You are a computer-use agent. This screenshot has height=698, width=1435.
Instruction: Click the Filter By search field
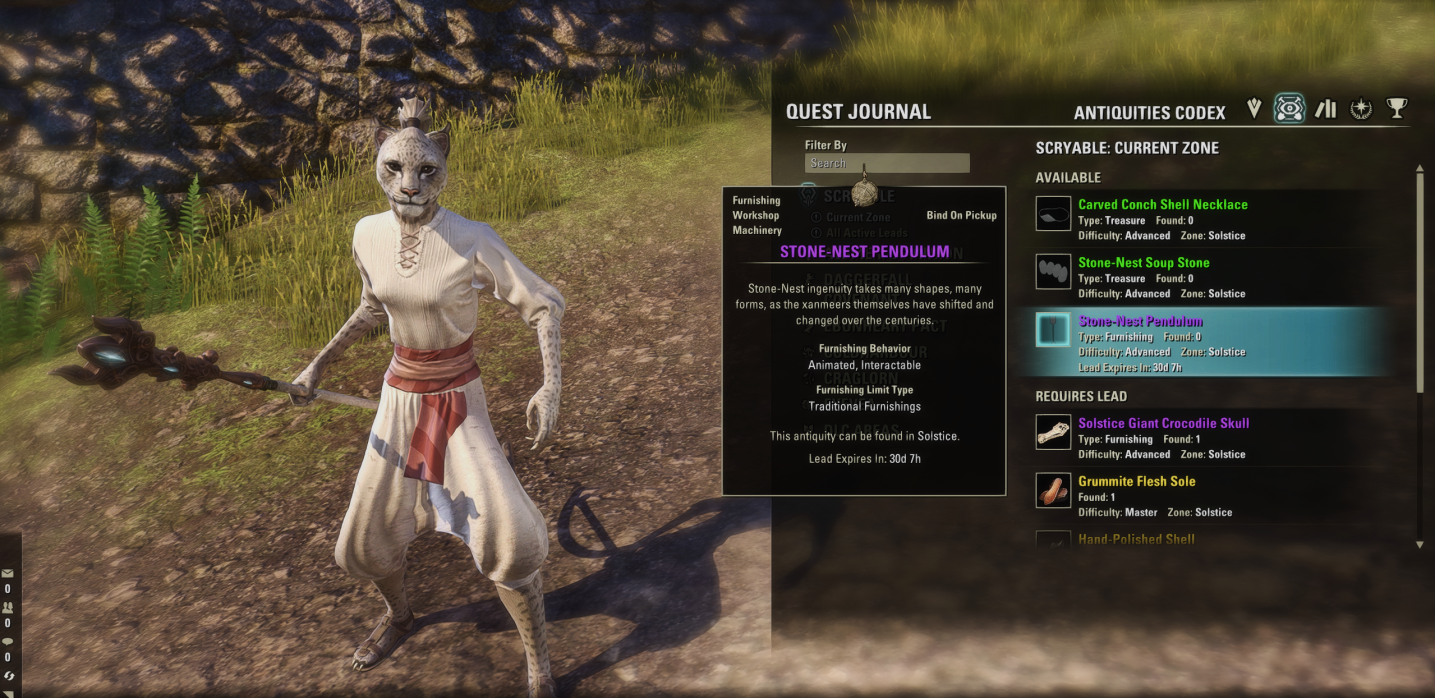(887, 163)
